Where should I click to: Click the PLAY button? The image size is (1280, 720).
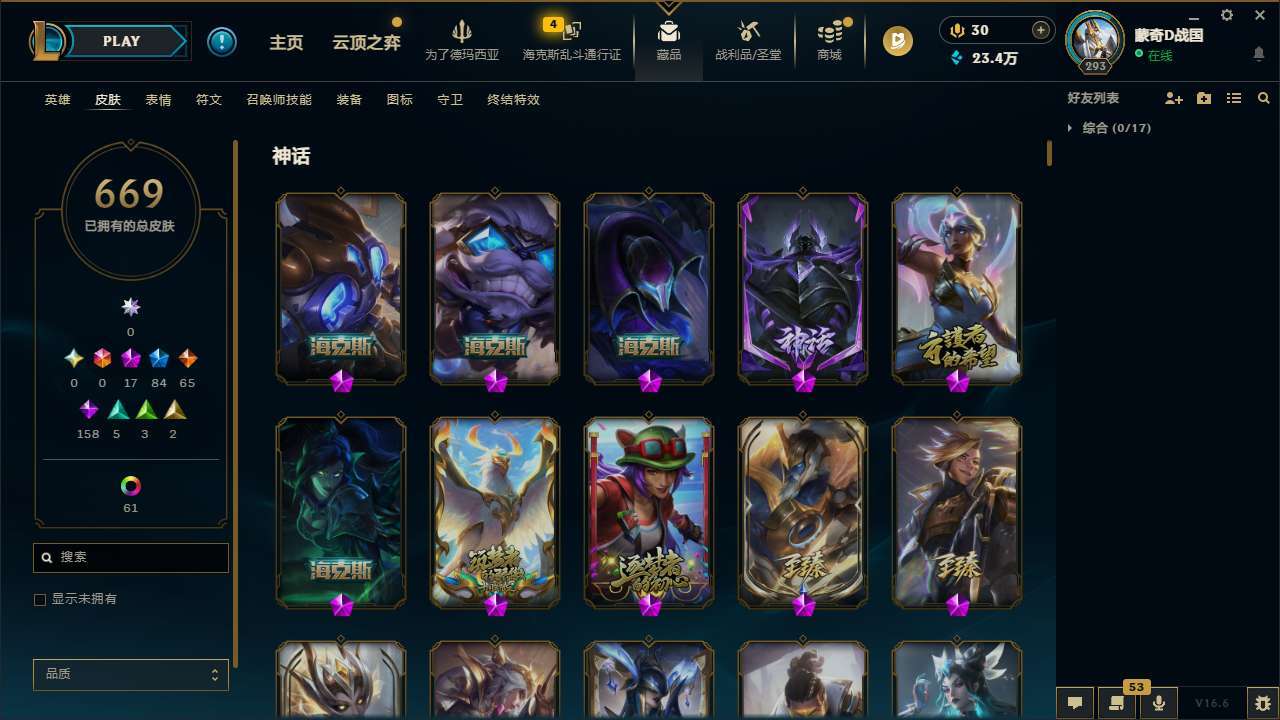[121, 41]
